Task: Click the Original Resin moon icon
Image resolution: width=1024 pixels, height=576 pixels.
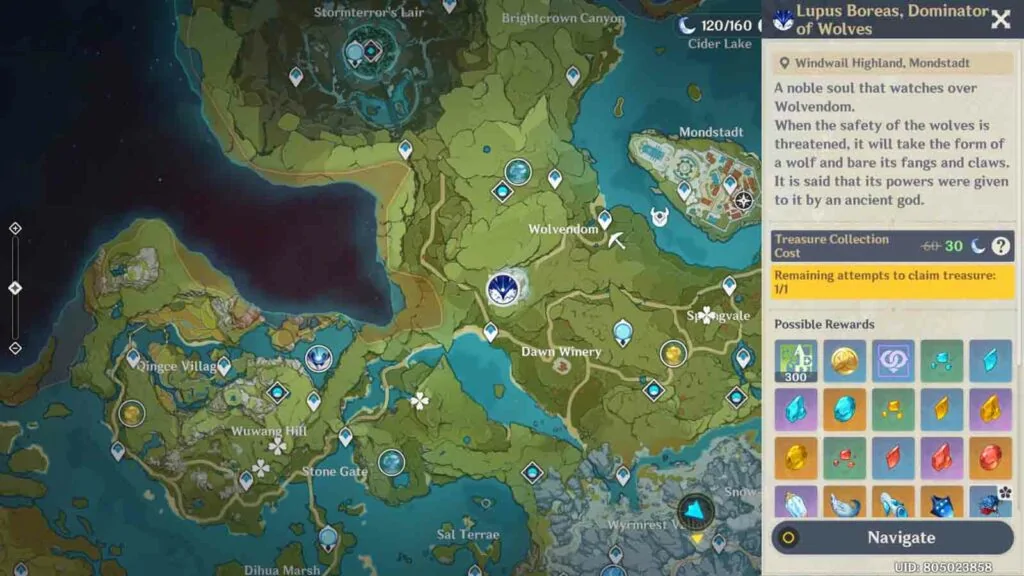Action: pos(687,25)
